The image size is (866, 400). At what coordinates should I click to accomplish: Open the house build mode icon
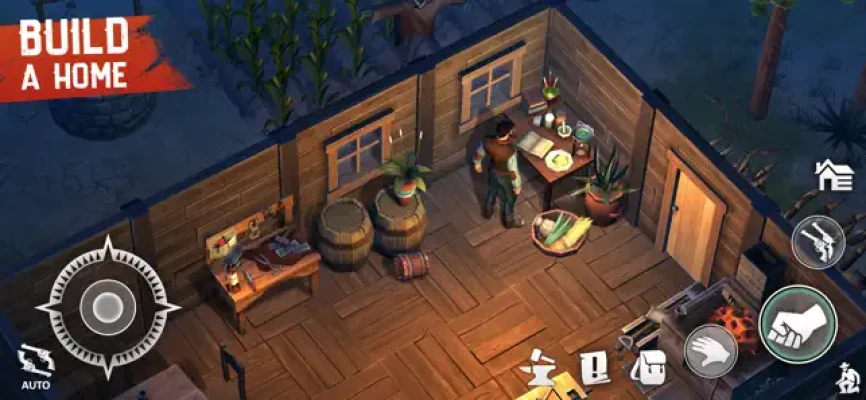click(833, 176)
